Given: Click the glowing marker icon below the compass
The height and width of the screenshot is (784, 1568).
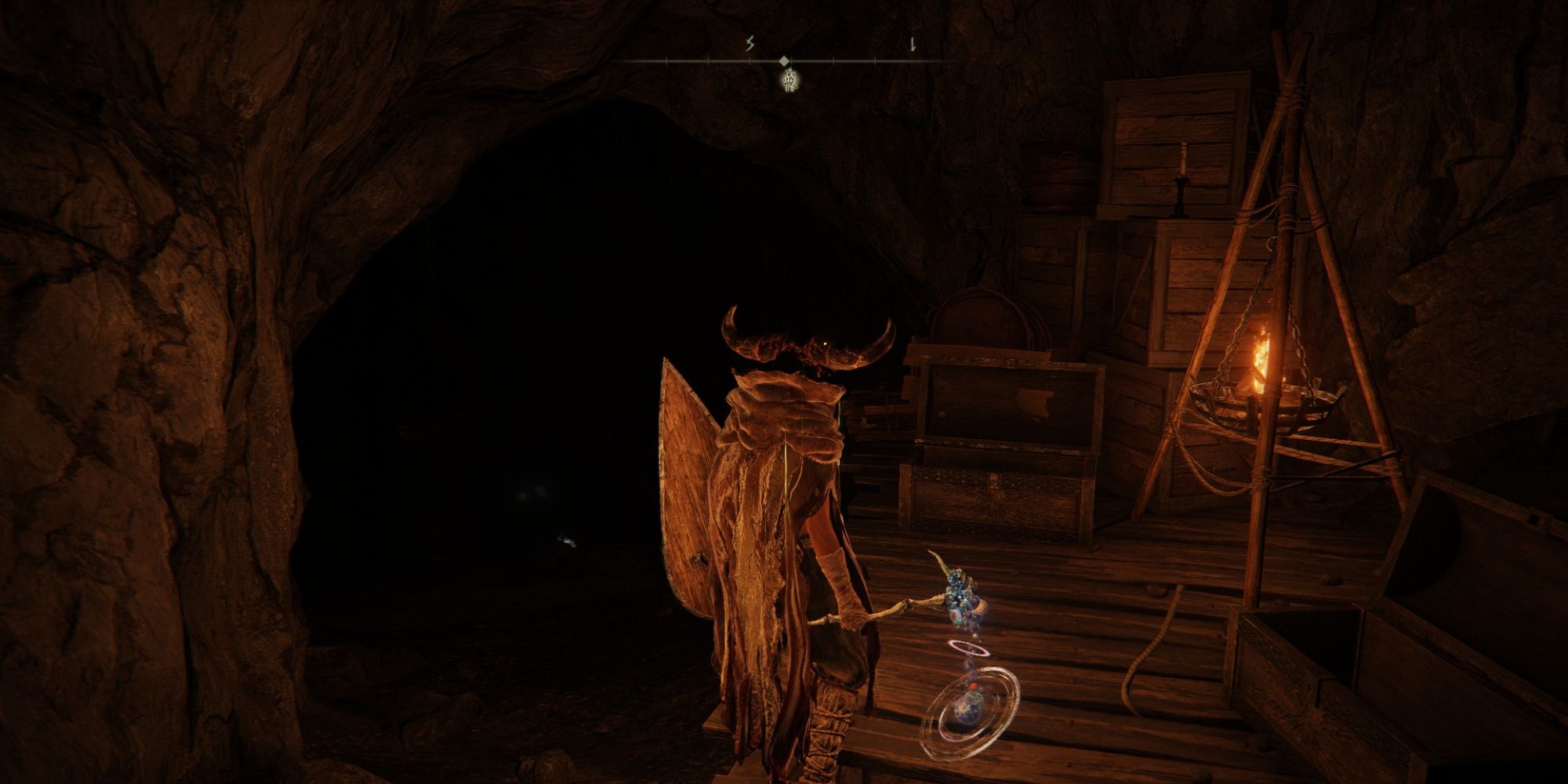Looking at the screenshot, I should [x=789, y=81].
